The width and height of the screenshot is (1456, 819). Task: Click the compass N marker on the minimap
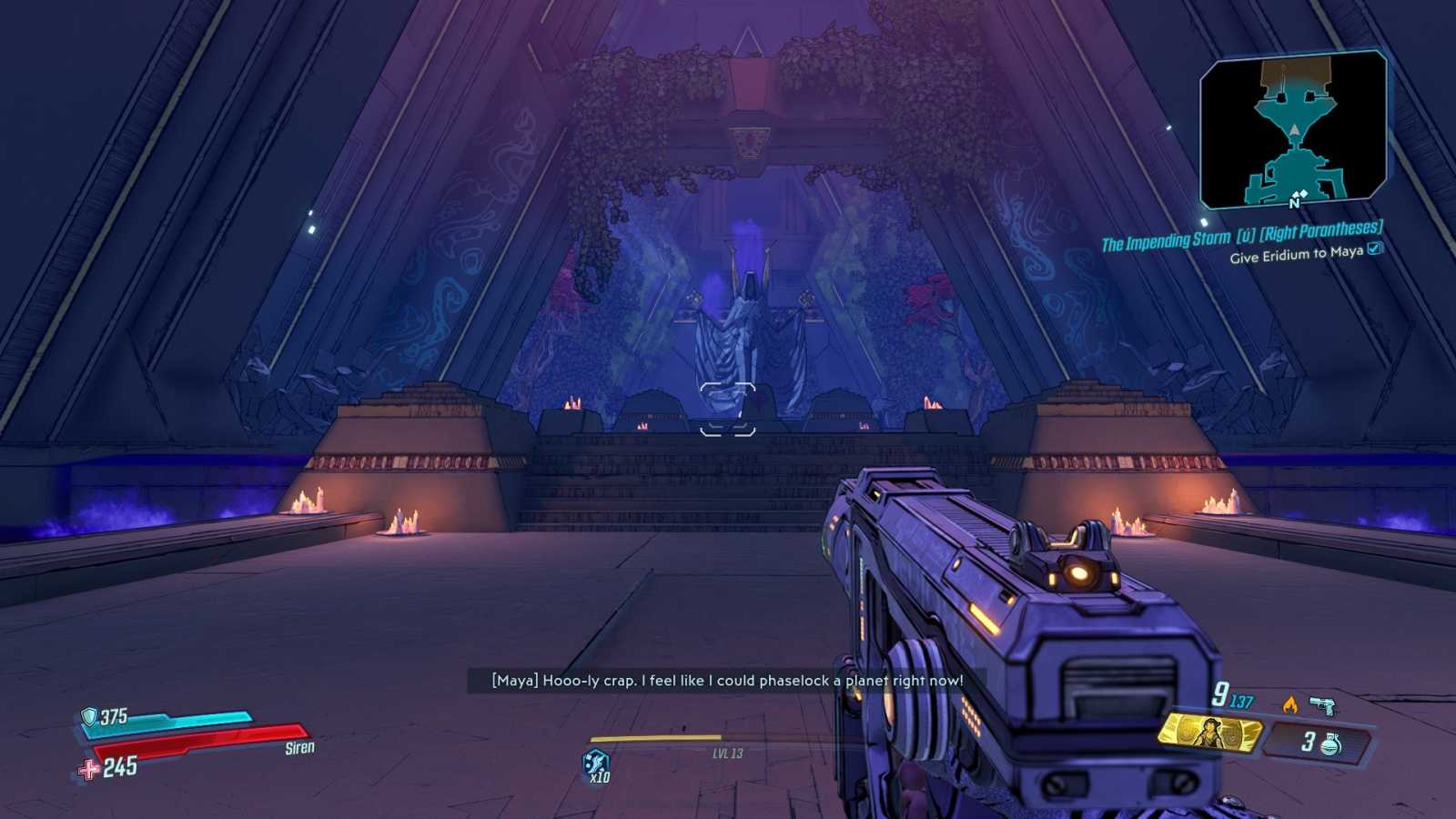pyautogui.click(x=1295, y=203)
